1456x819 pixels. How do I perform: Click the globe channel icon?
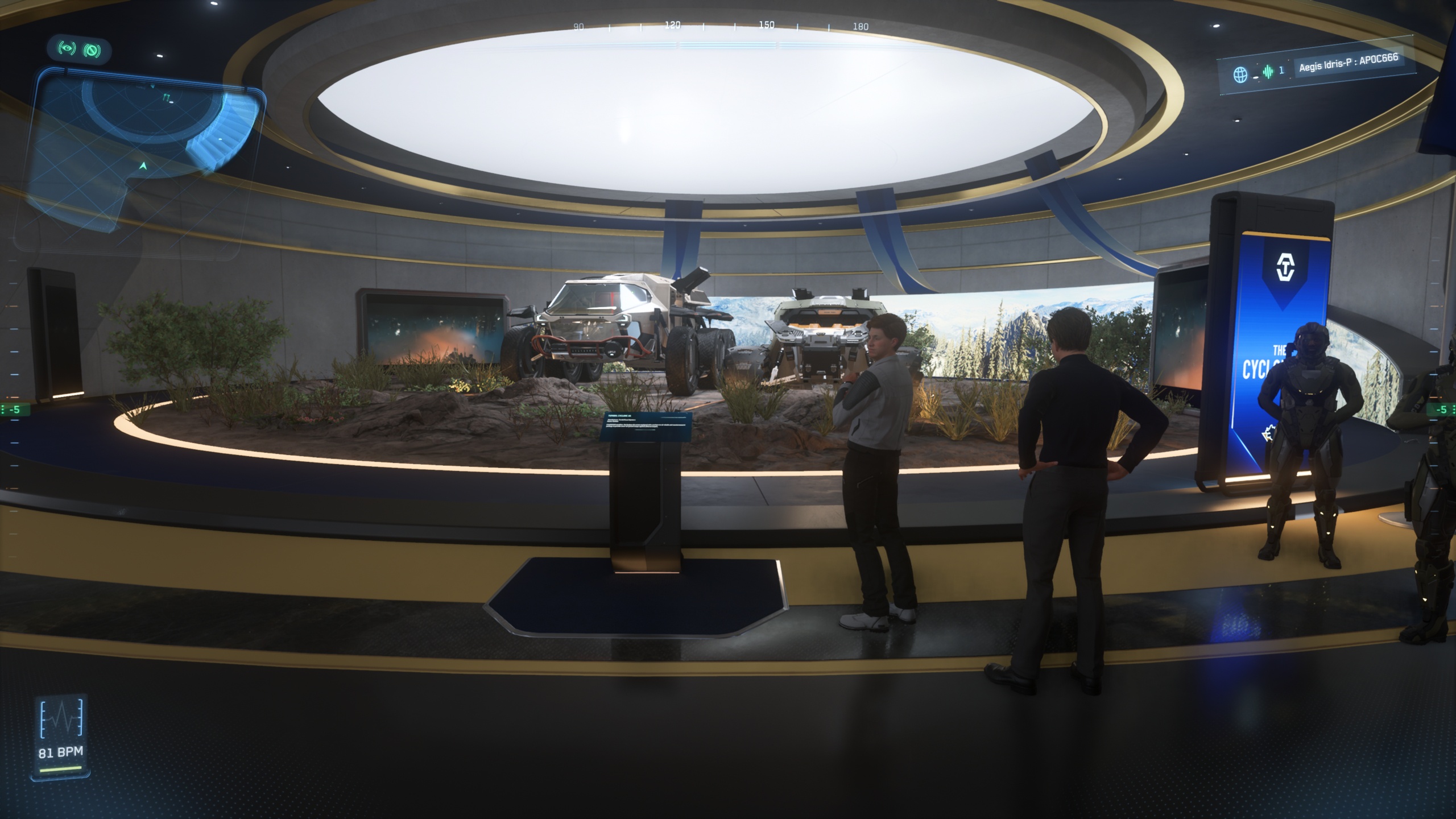coord(1240,74)
